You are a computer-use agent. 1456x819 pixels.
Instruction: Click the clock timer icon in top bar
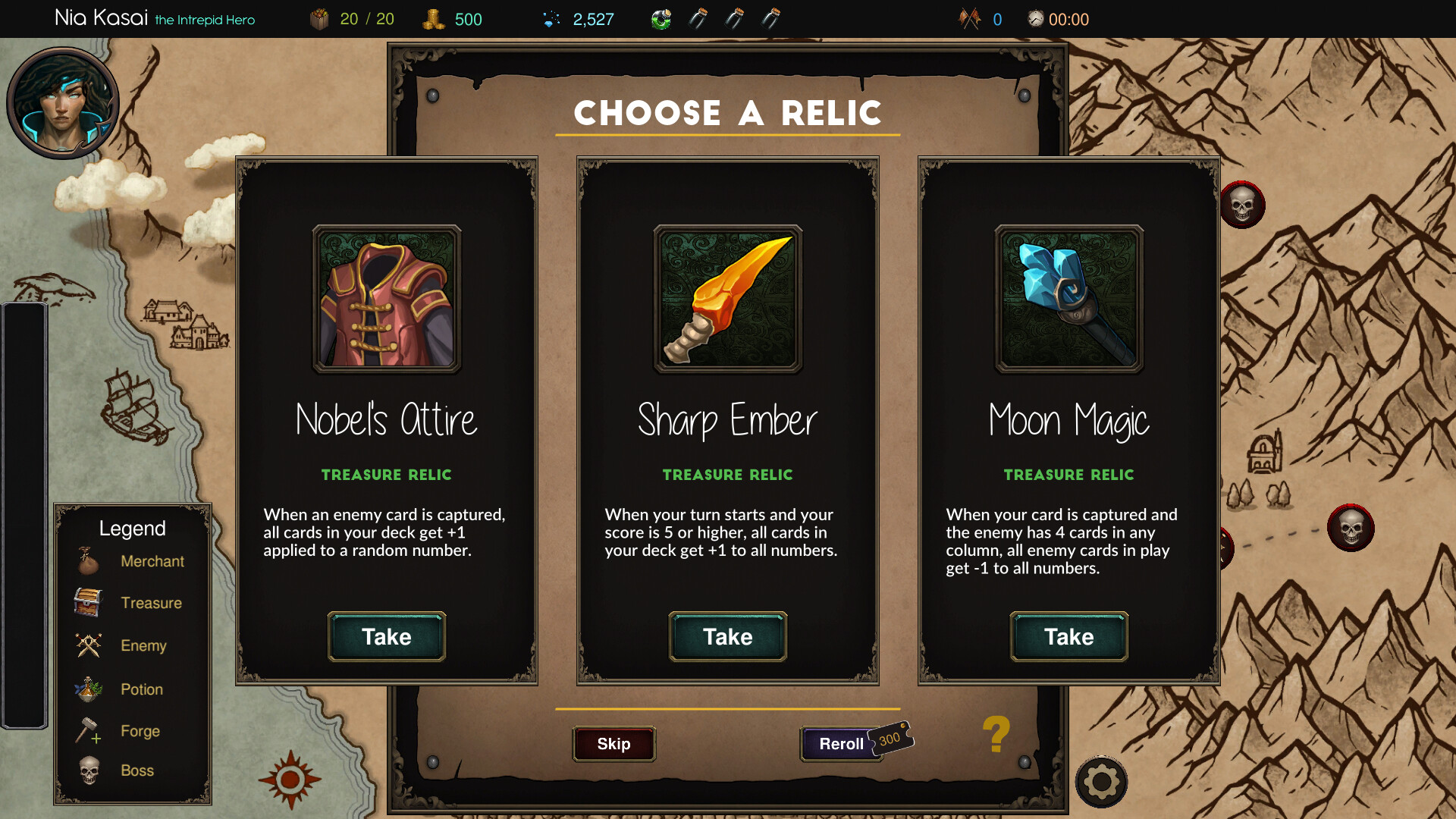(x=1034, y=18)
